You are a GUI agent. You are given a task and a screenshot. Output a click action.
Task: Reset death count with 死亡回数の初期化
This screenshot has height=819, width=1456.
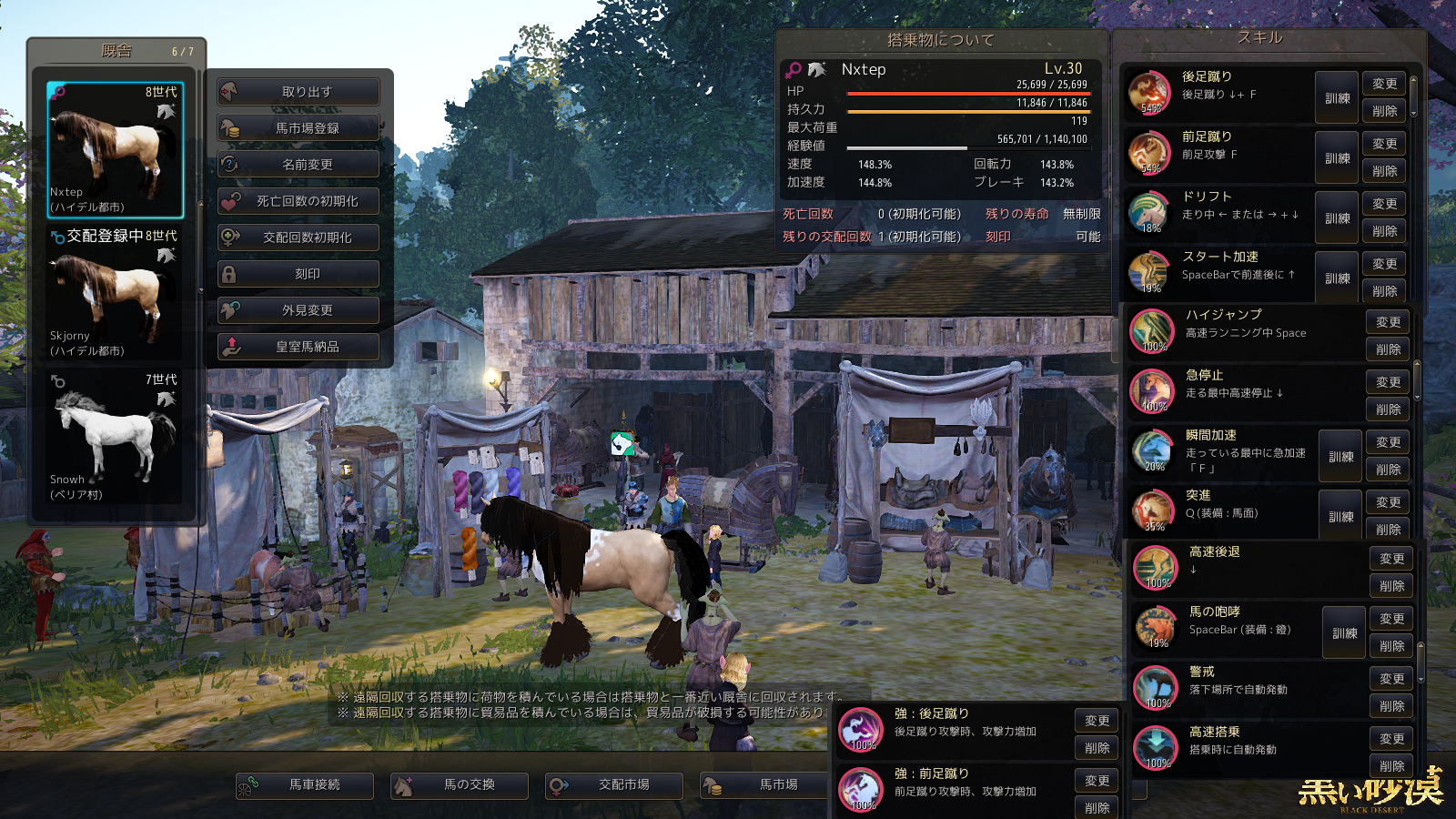point(298,201)
